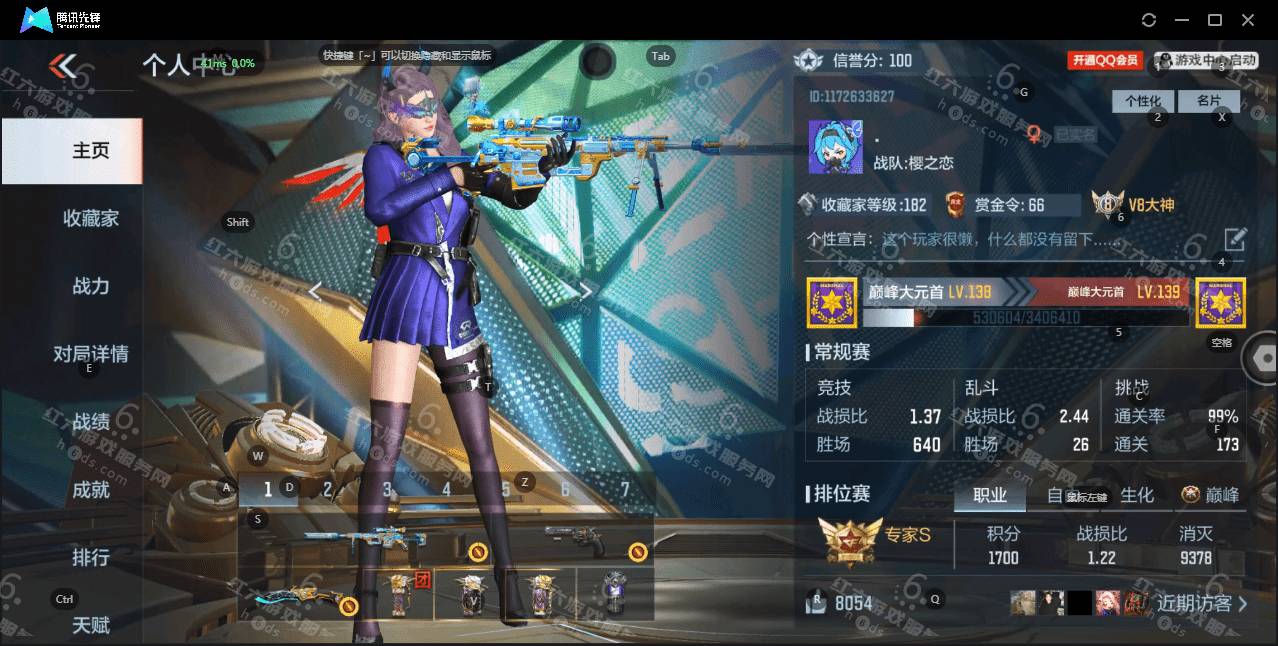This screenshot has height=646, width=1278.
Task: Edit the personal declaration with pencil icon
Action: 1235,240
